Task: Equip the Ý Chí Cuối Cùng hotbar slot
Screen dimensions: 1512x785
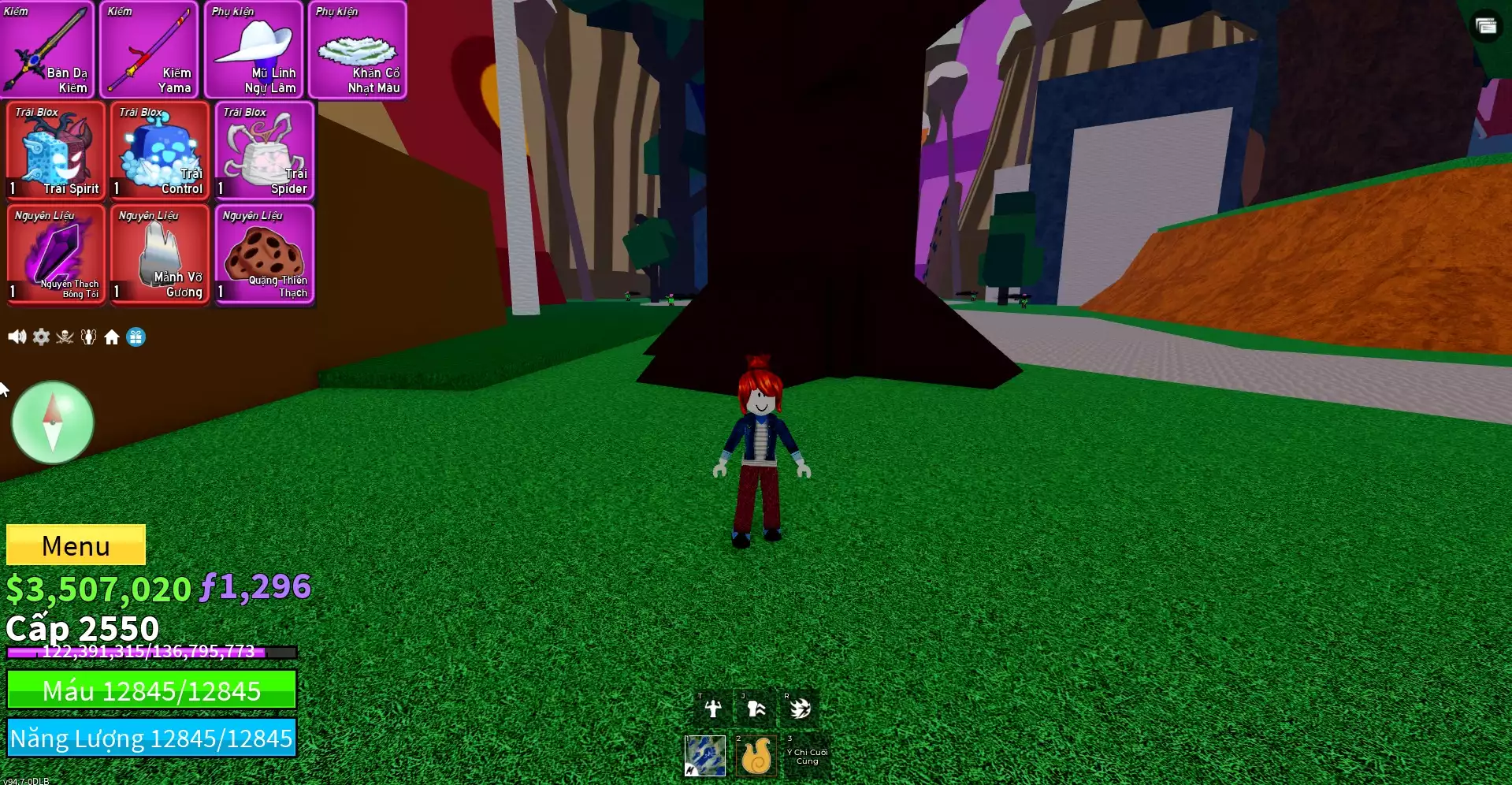Action: coord(806,757)
